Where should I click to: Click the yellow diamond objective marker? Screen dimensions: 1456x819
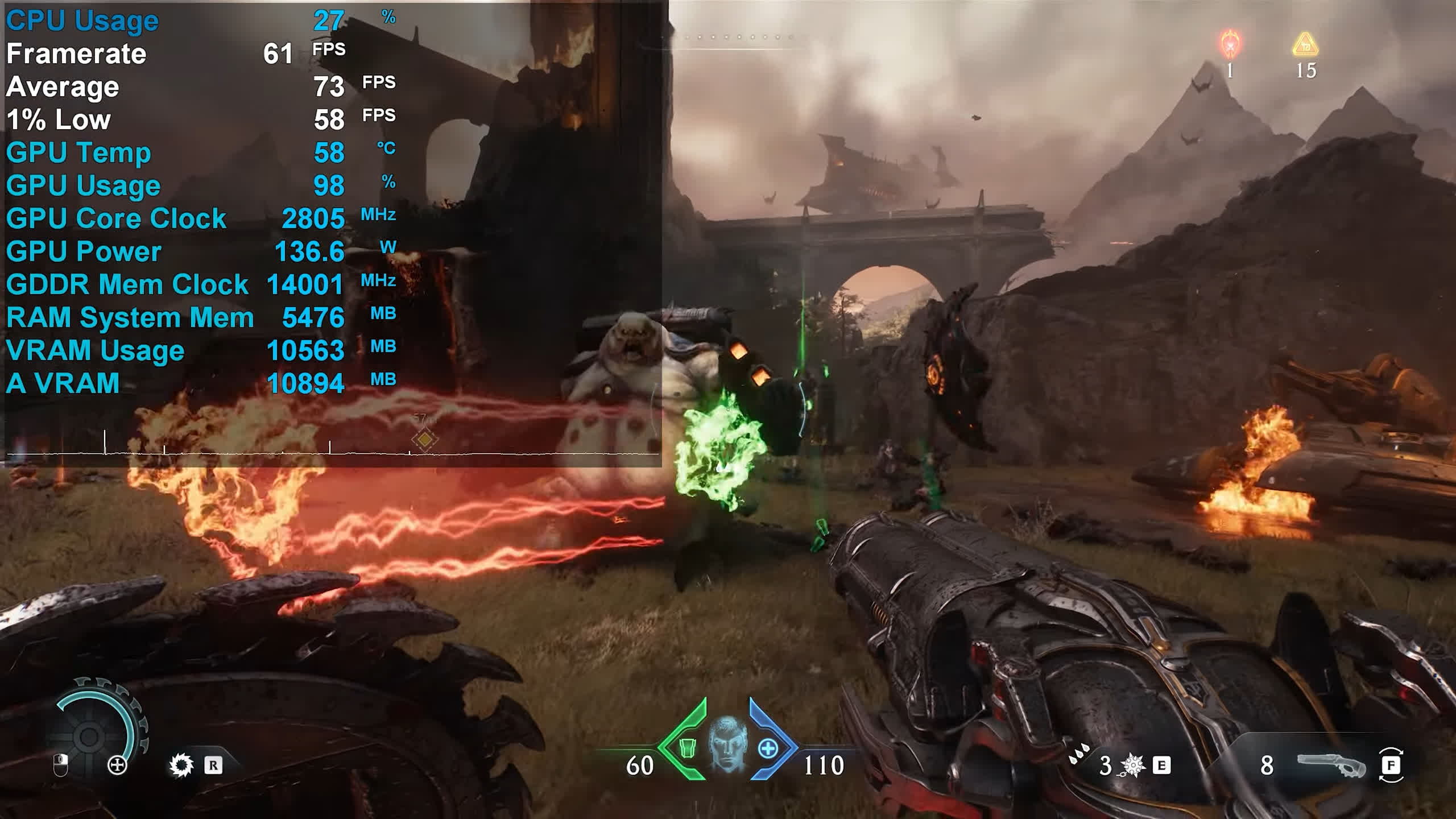[424, 440]
